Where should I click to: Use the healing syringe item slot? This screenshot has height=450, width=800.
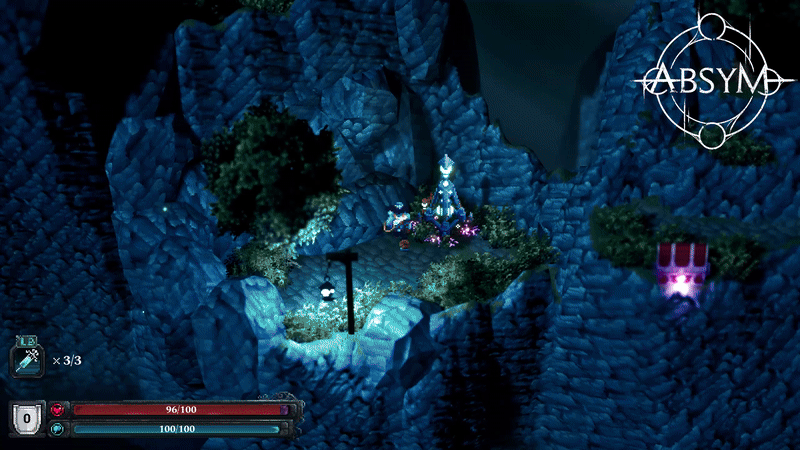coord(25,359)
